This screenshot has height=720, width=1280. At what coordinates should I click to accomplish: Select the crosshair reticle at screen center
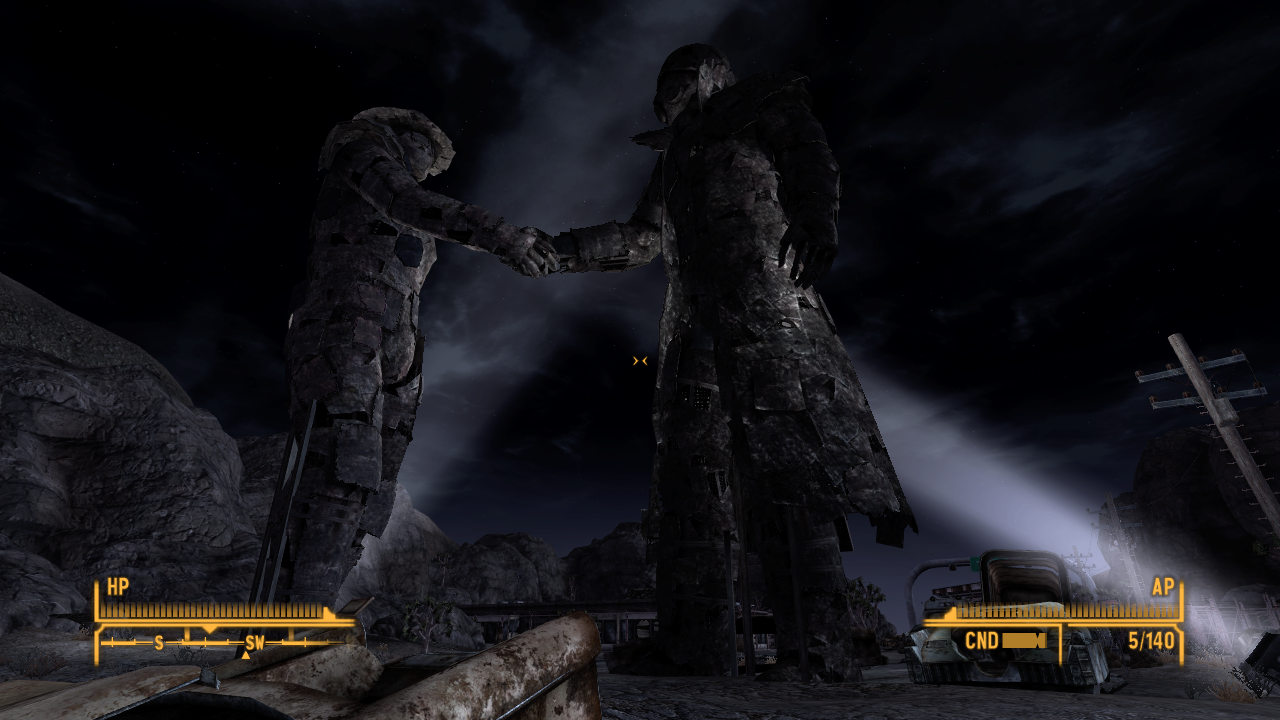[640, 360]
